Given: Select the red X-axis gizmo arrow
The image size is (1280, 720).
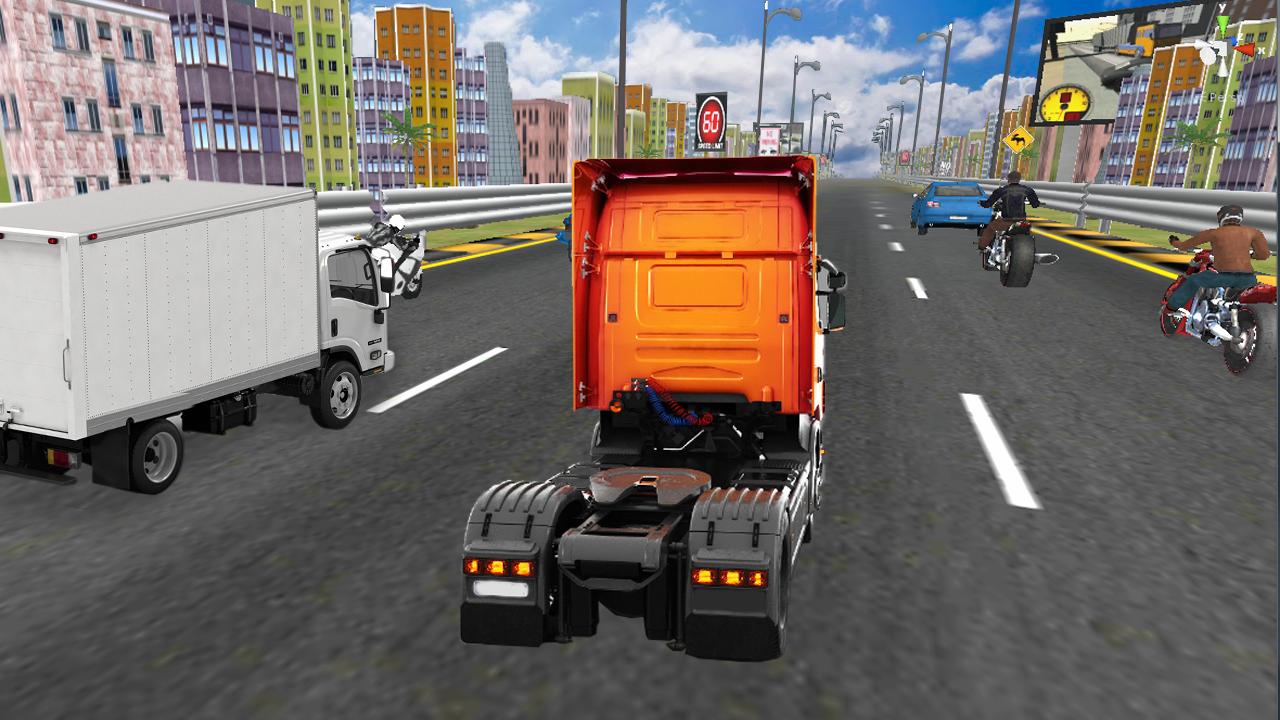Looking at the screenshot, I should click(x=1245, y=49).
